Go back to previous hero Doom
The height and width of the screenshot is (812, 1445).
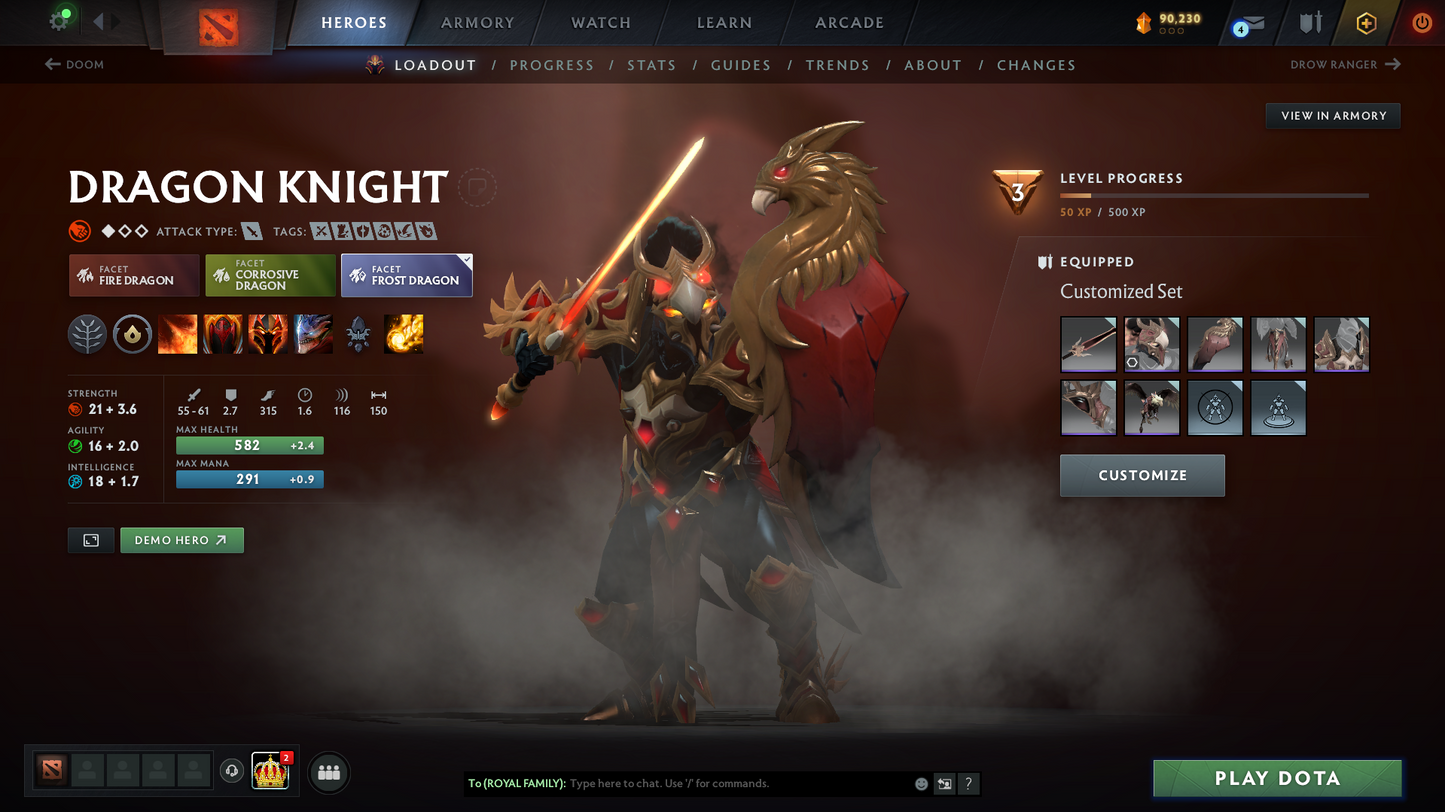[75, 65]
